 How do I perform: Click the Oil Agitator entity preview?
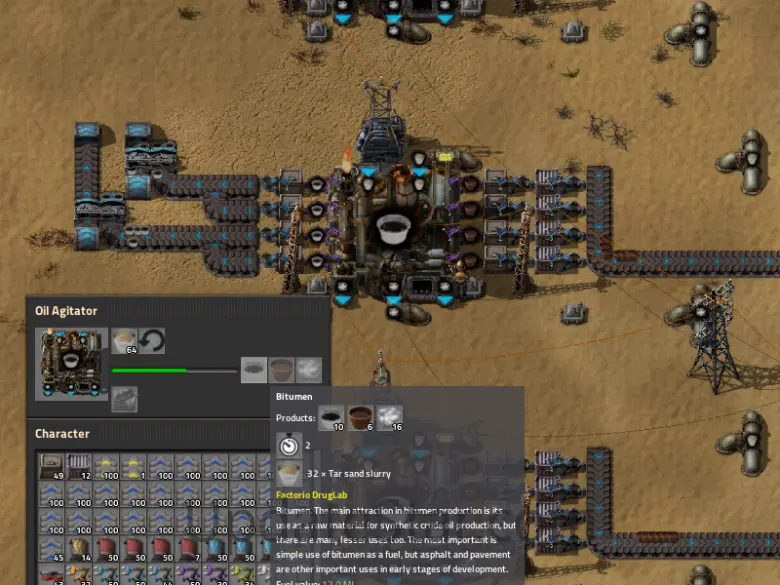(71, 364)
